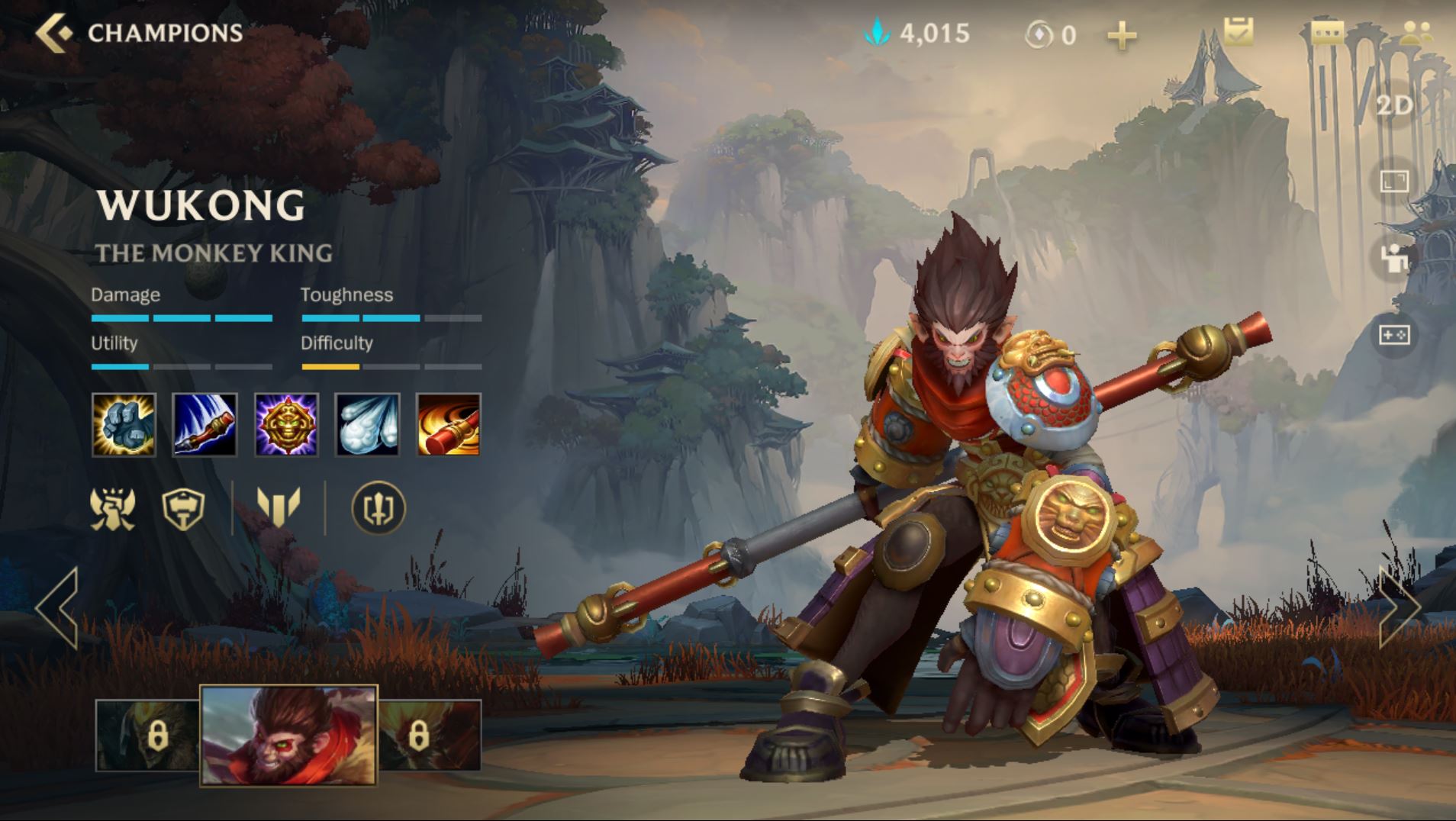Viewport: 1456px width, 821px height.
Task: View the spinning staff ultimate ability
Action: click(x=448, y=425)
